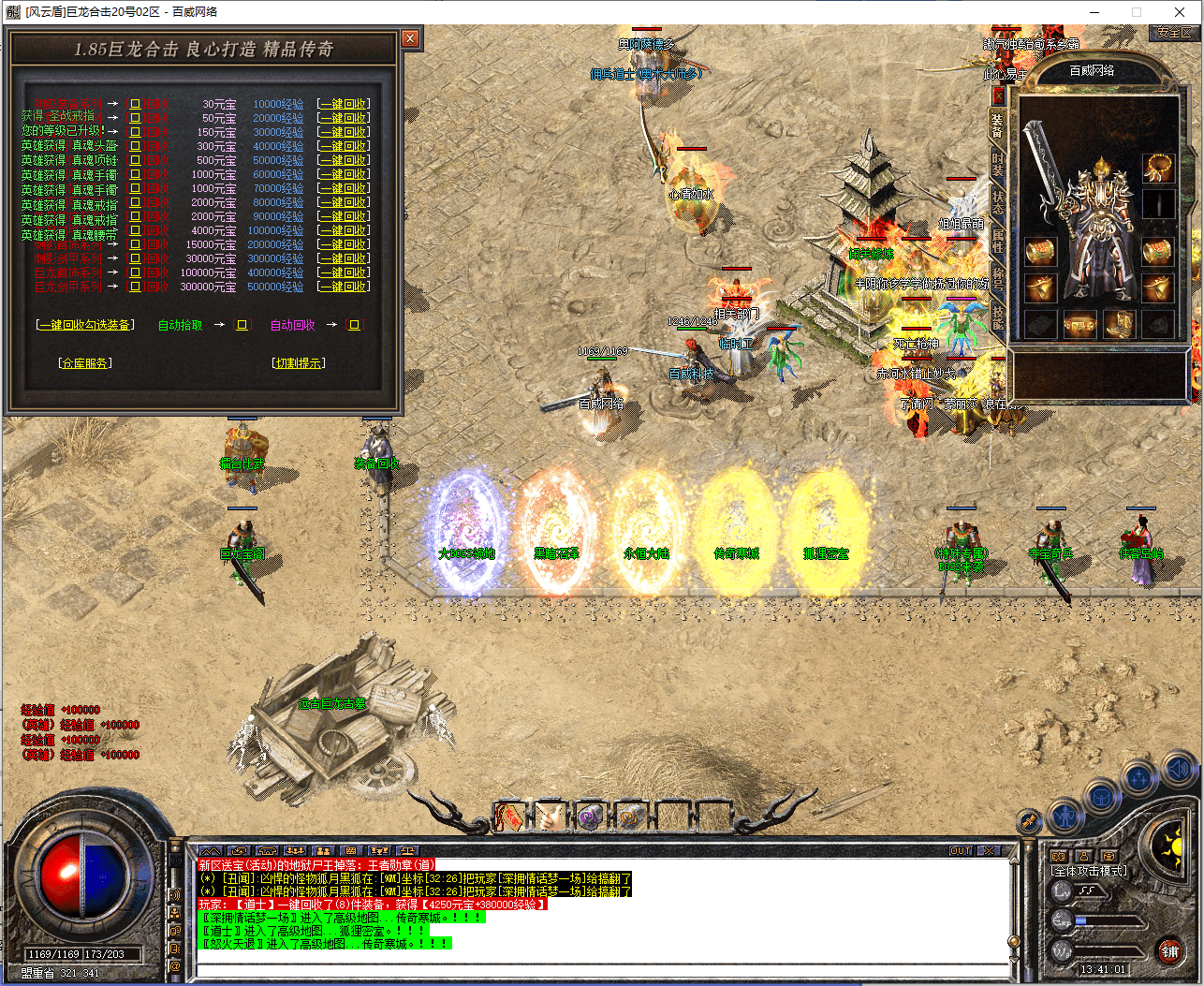Close the 1.85巨龙合击 recycle panel
The image size is (1204, 986).
[x=410, y=38]
